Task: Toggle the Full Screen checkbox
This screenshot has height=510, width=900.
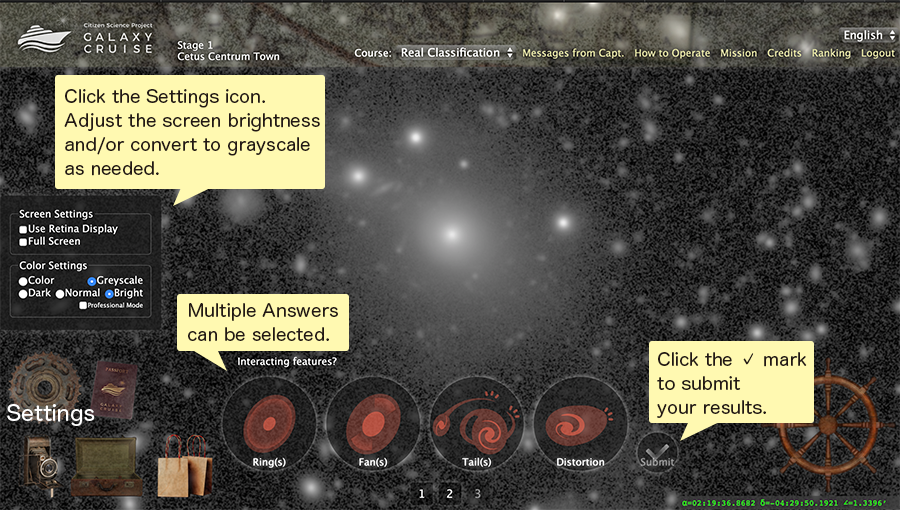Action: (24, 242)
